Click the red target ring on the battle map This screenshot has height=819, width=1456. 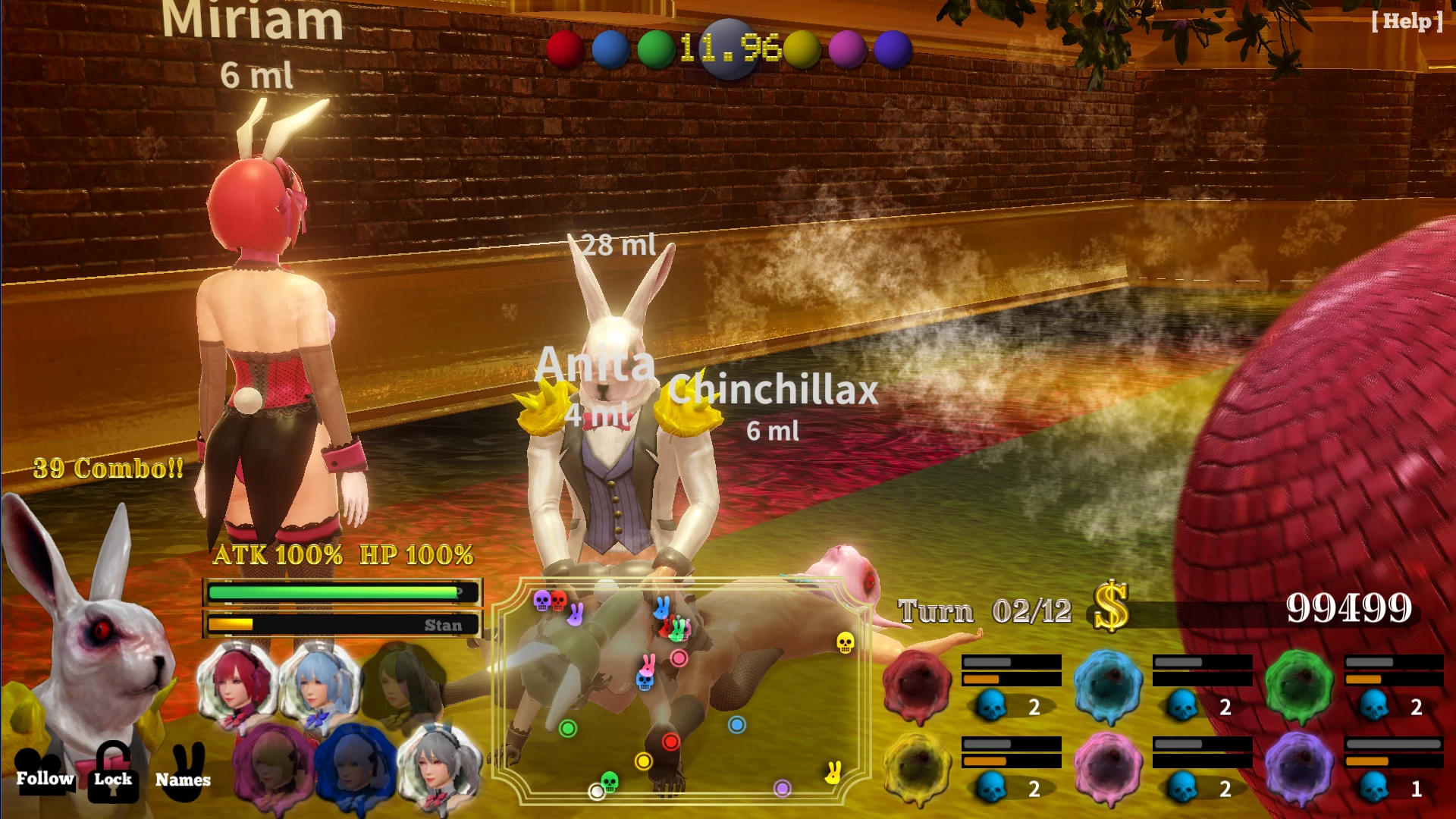point(670,742)
